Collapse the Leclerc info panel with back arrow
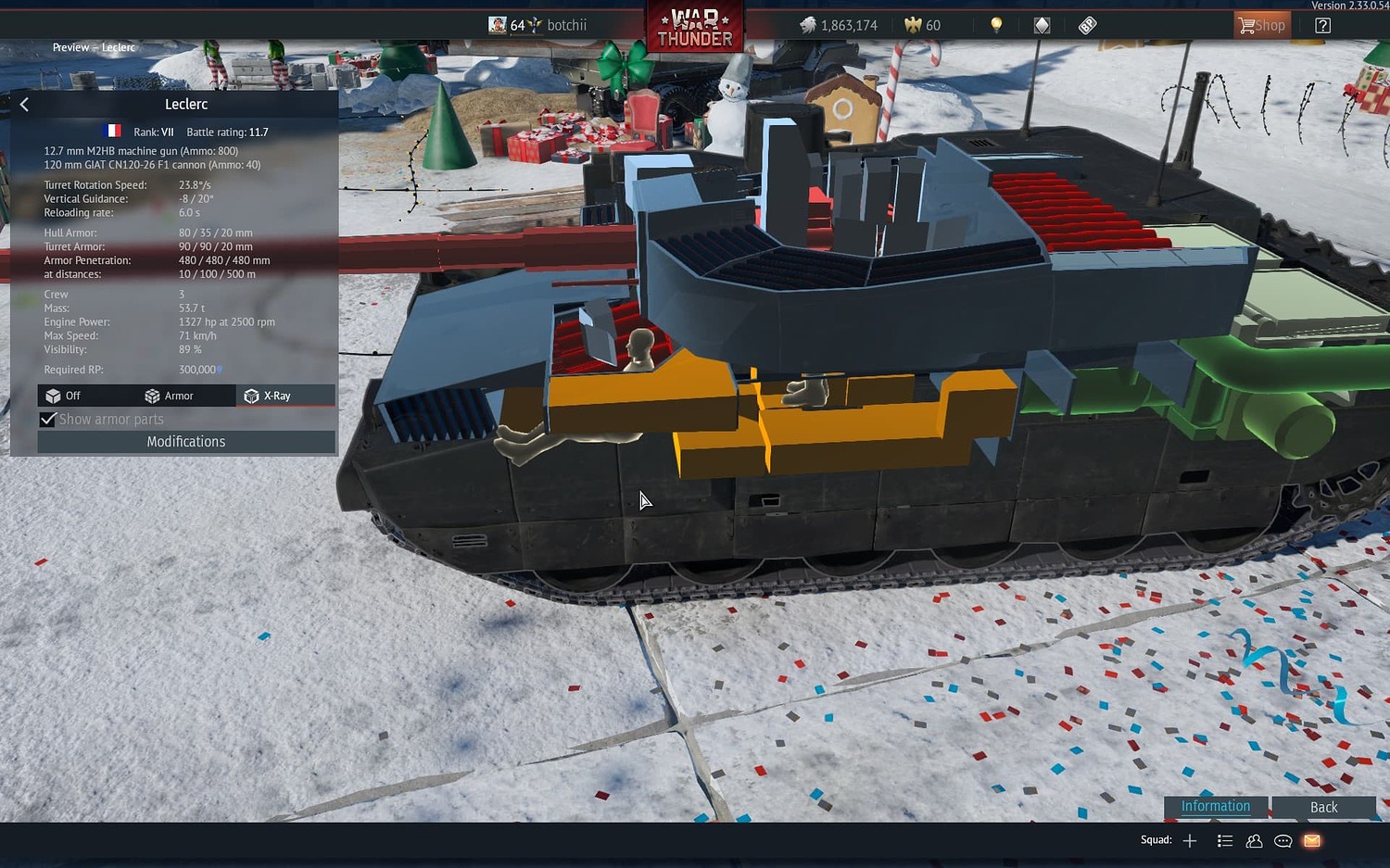 click(x=23, y=104)
